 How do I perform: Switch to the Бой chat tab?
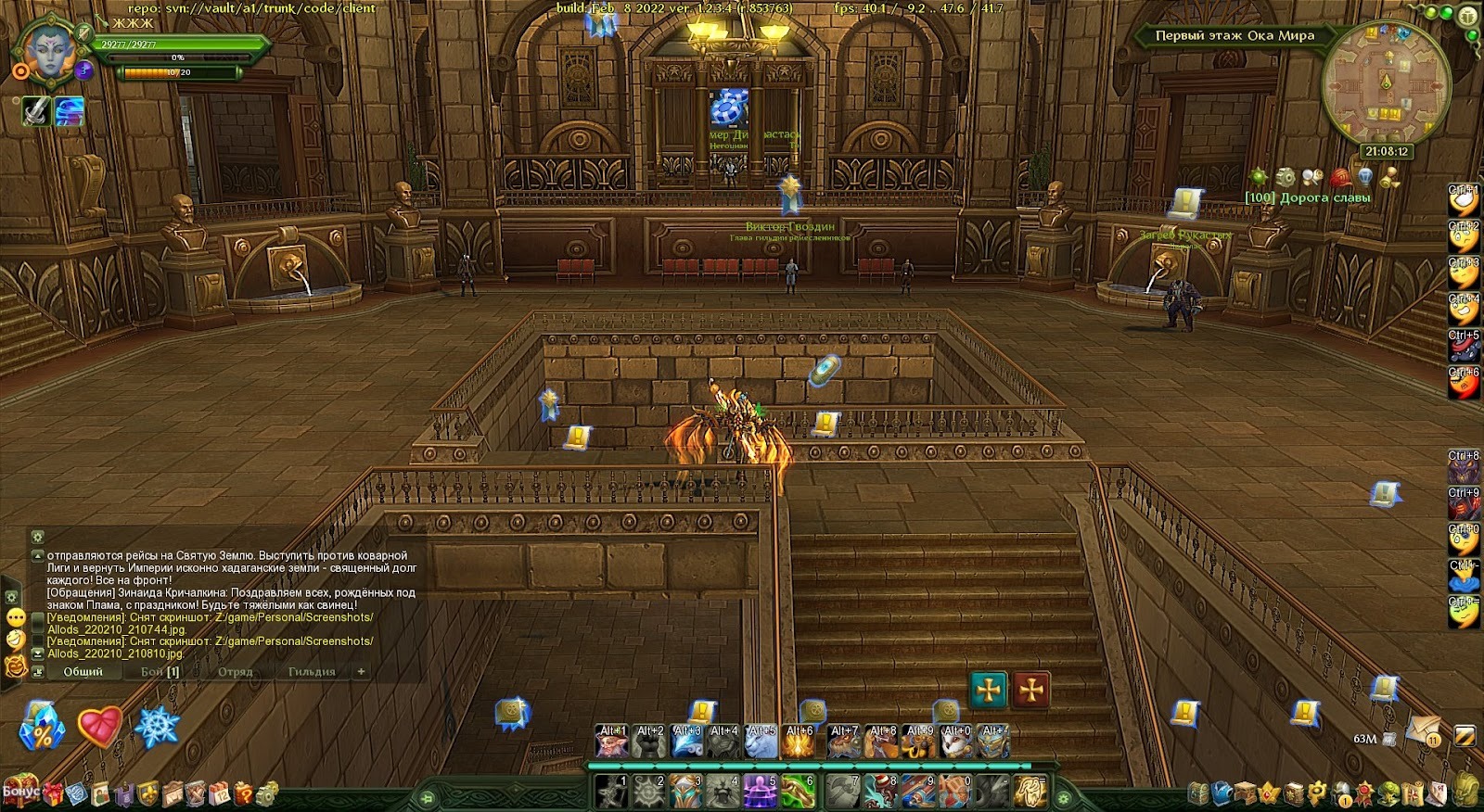160,671
